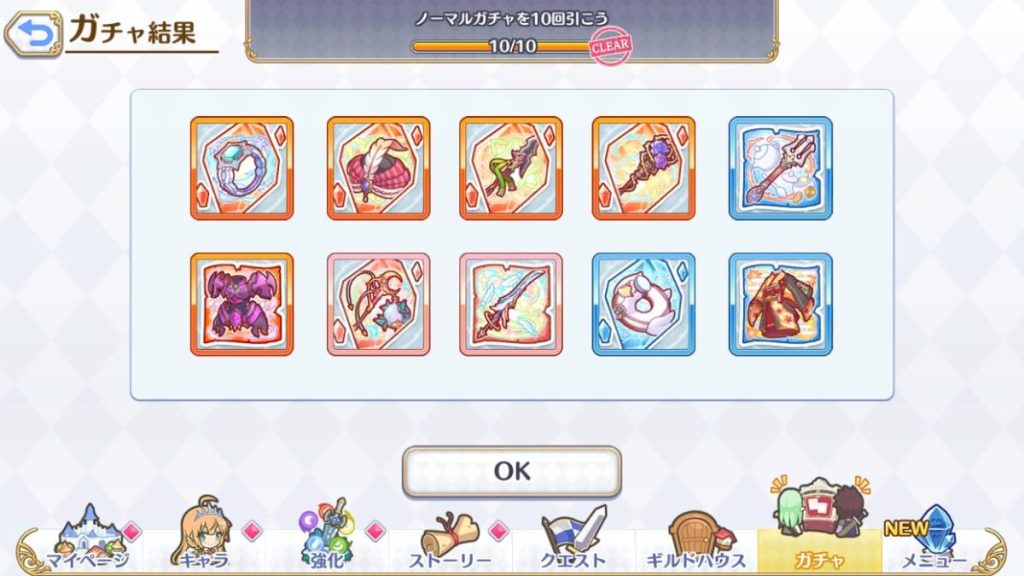Select the red feathered hat reward
The height and width of the screenshot is (576, 1024).
(x=378, y=168)
